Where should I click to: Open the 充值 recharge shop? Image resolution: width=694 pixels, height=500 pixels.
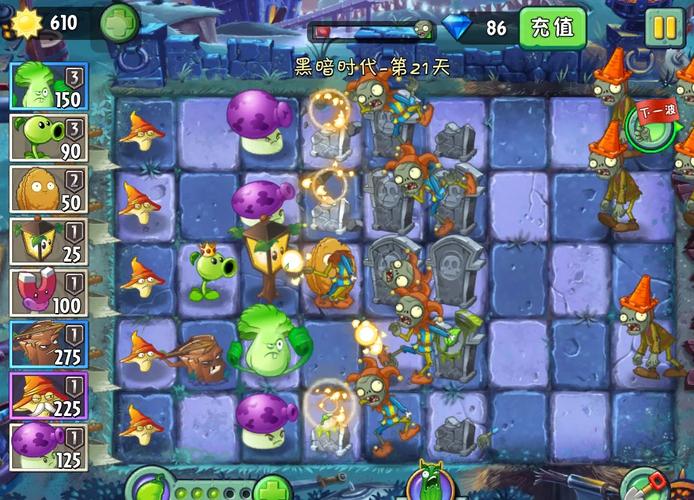pos(552,27)
